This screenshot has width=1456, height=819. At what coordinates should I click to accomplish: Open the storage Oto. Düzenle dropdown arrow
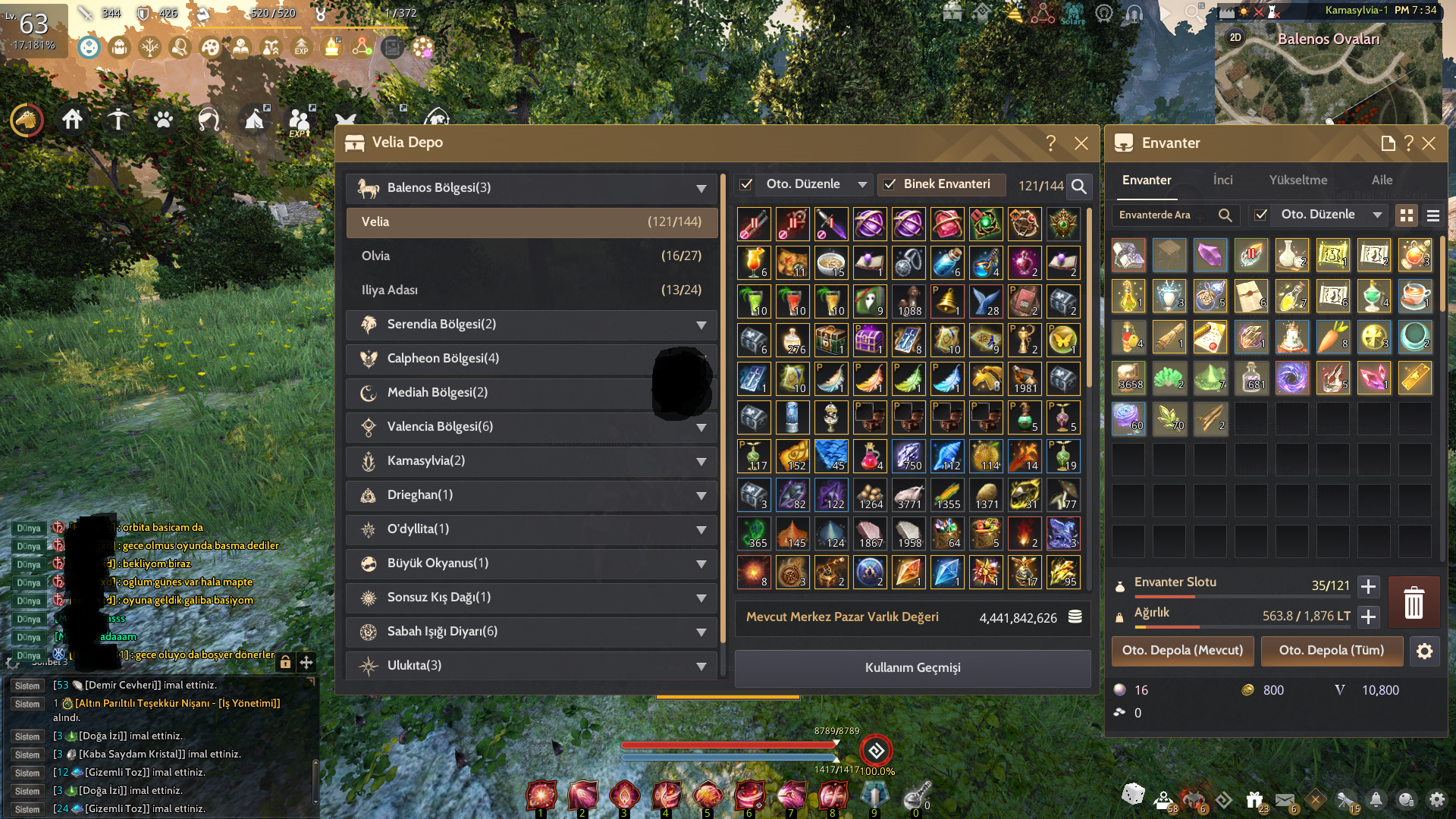pyautogui.click(x=862, y=184)
